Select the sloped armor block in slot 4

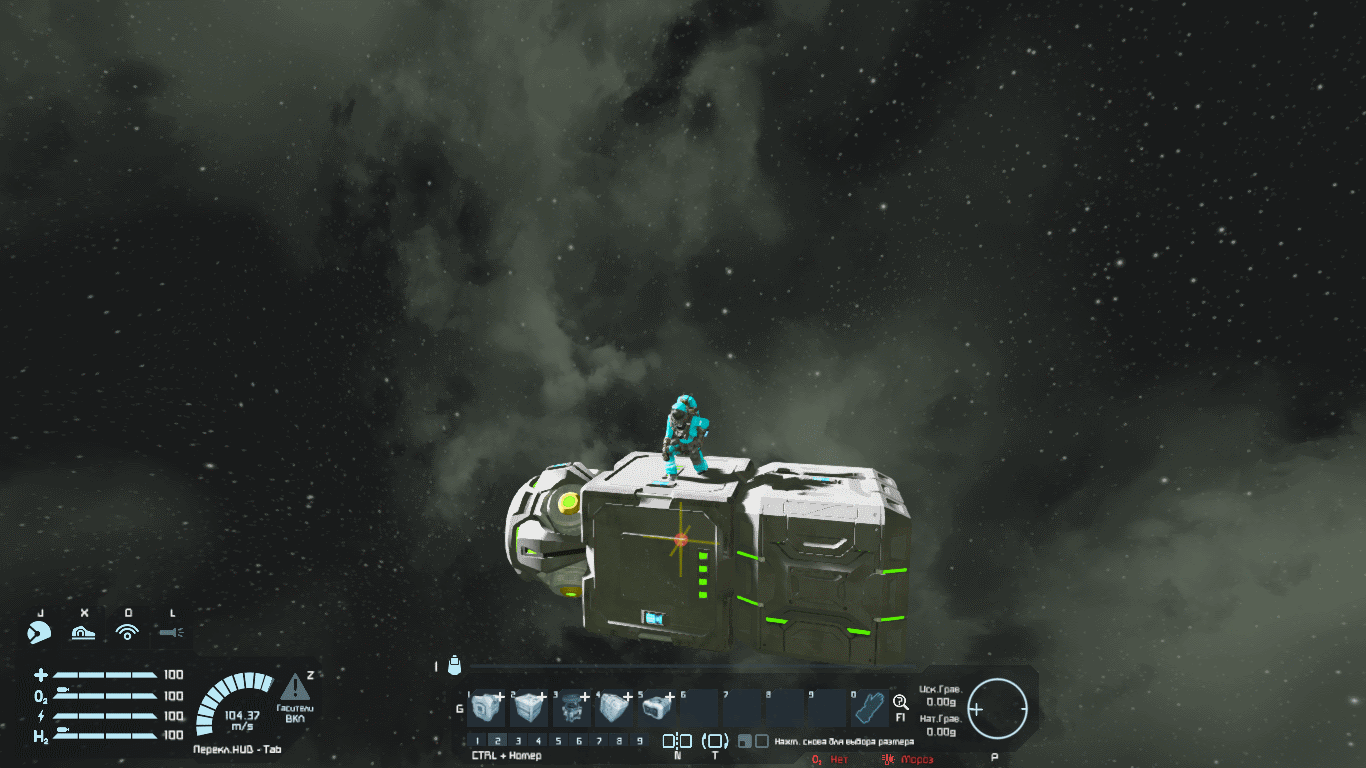(614, 709)
